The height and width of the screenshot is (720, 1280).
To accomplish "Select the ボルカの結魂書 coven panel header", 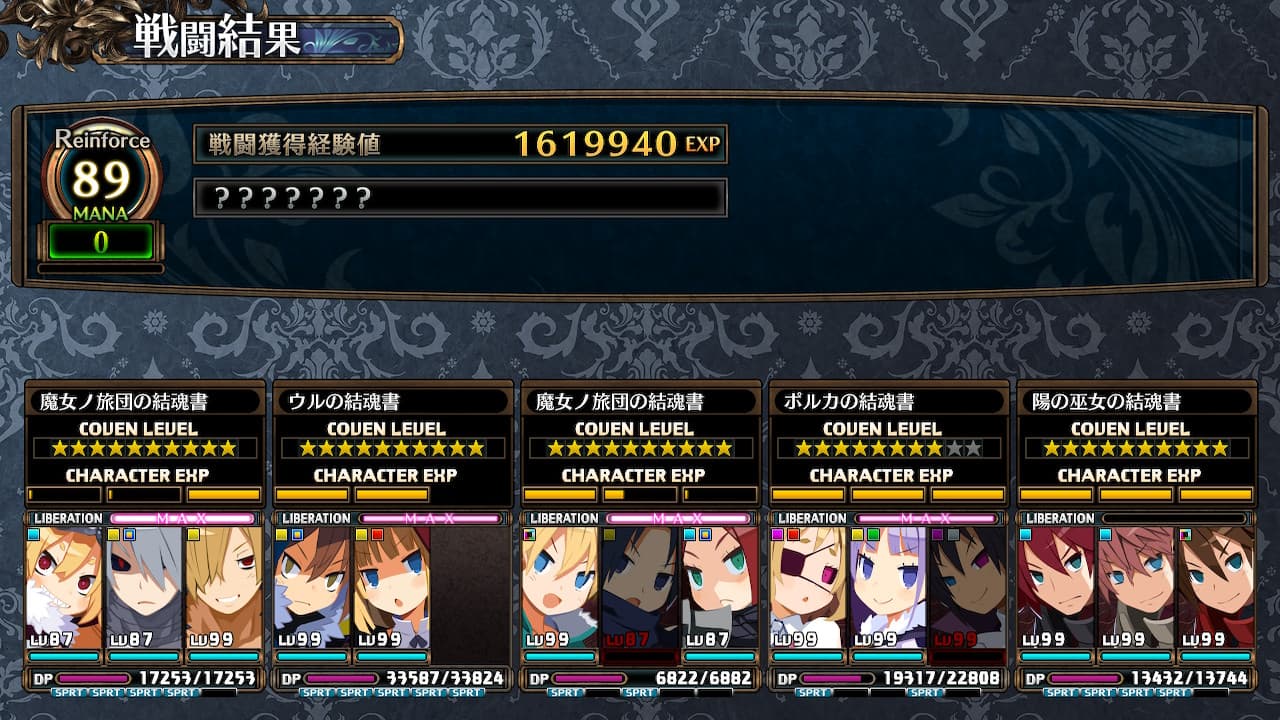I will point(884,402).
